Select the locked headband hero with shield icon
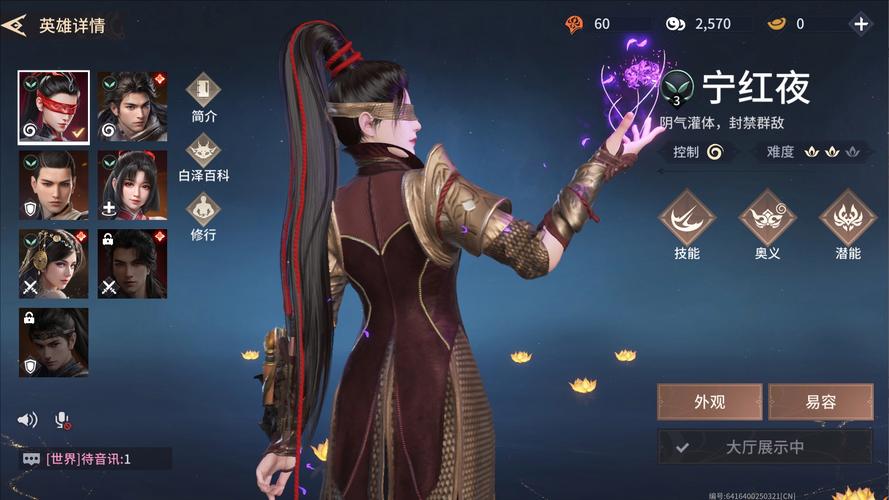 (x=53, y=342)
